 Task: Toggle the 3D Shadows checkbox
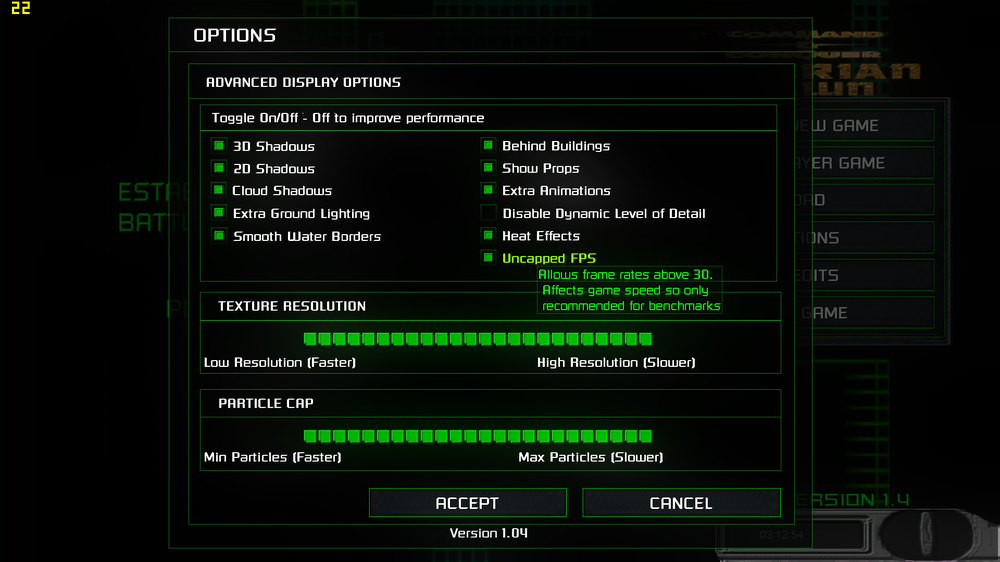coord(219,146)
